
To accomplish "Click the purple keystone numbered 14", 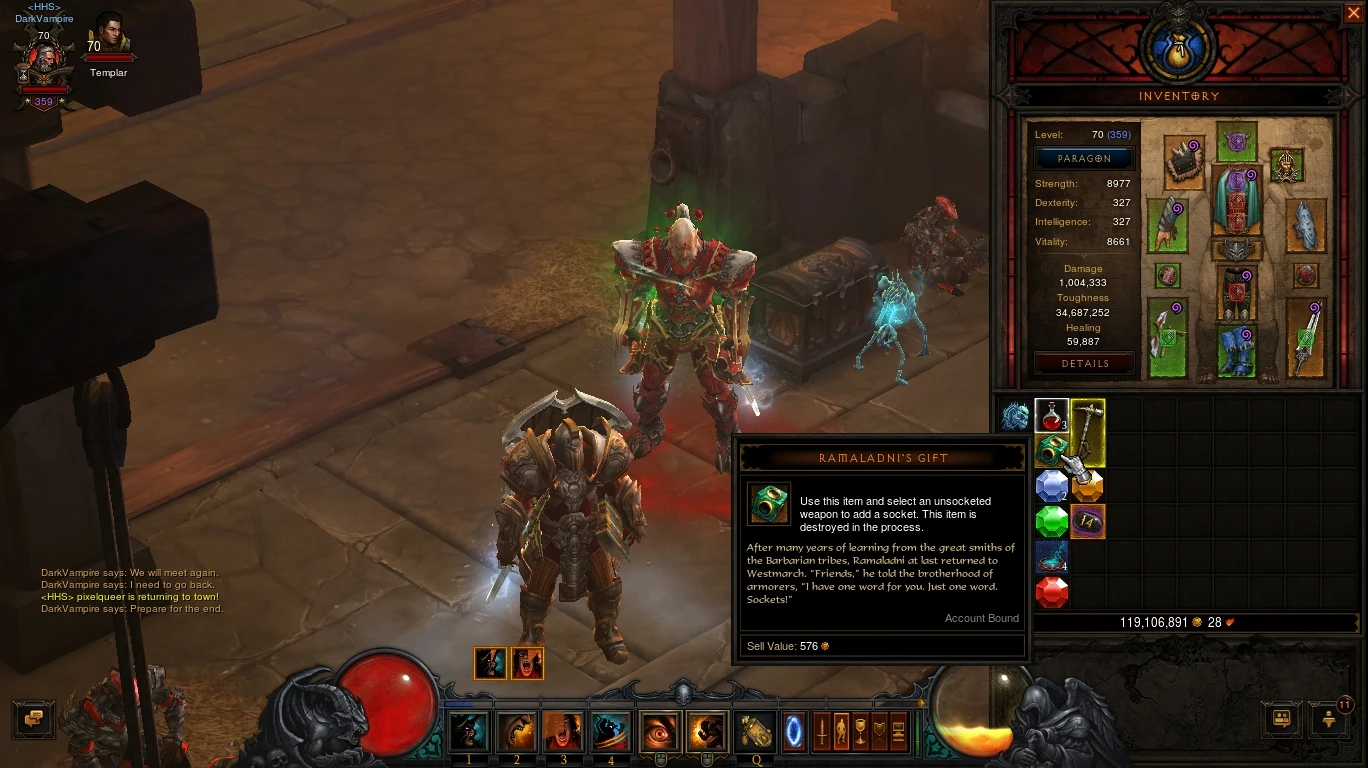I will coord(1088,521).
